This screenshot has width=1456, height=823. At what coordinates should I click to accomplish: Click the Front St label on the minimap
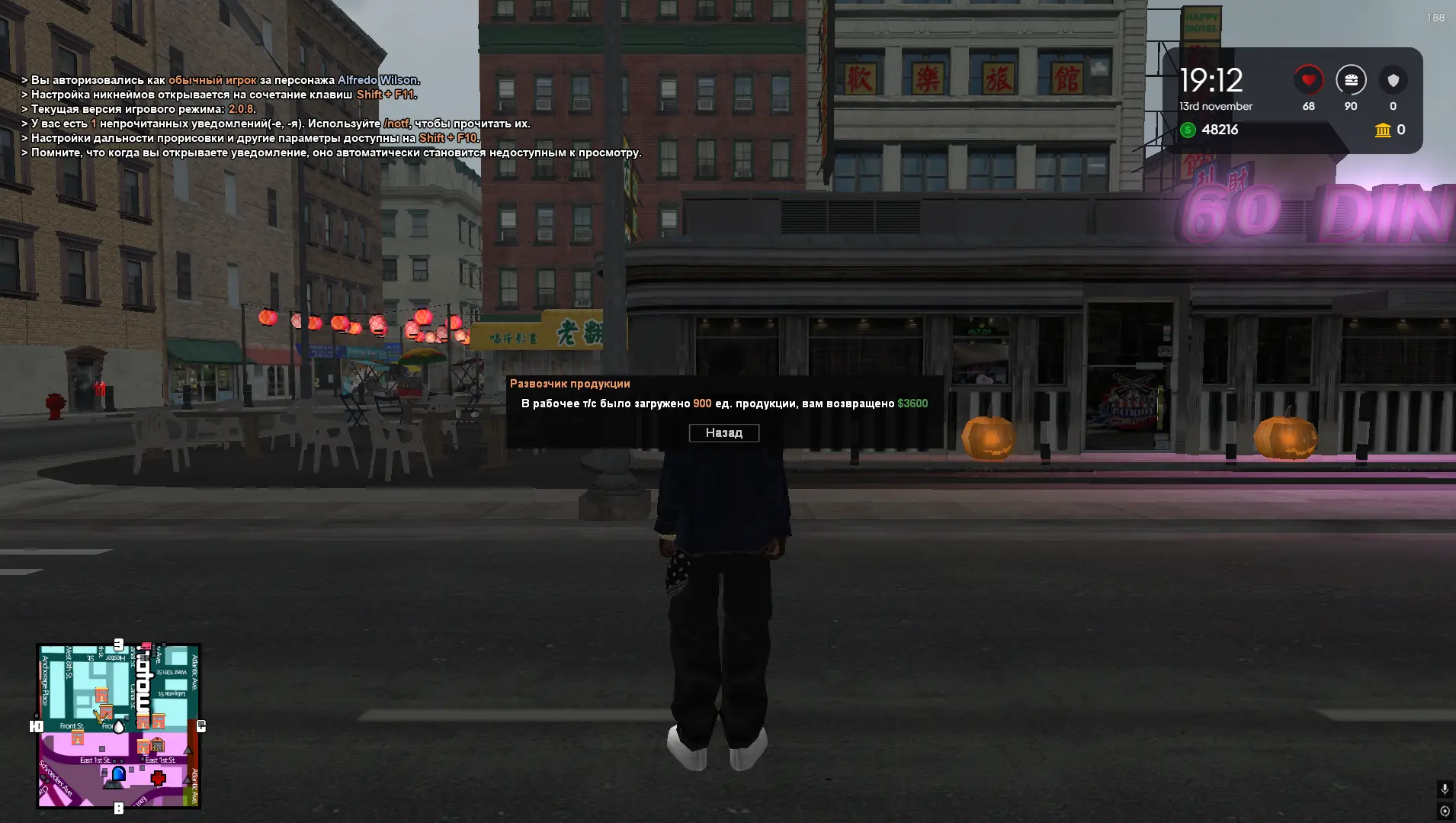[x=72, y=725]
